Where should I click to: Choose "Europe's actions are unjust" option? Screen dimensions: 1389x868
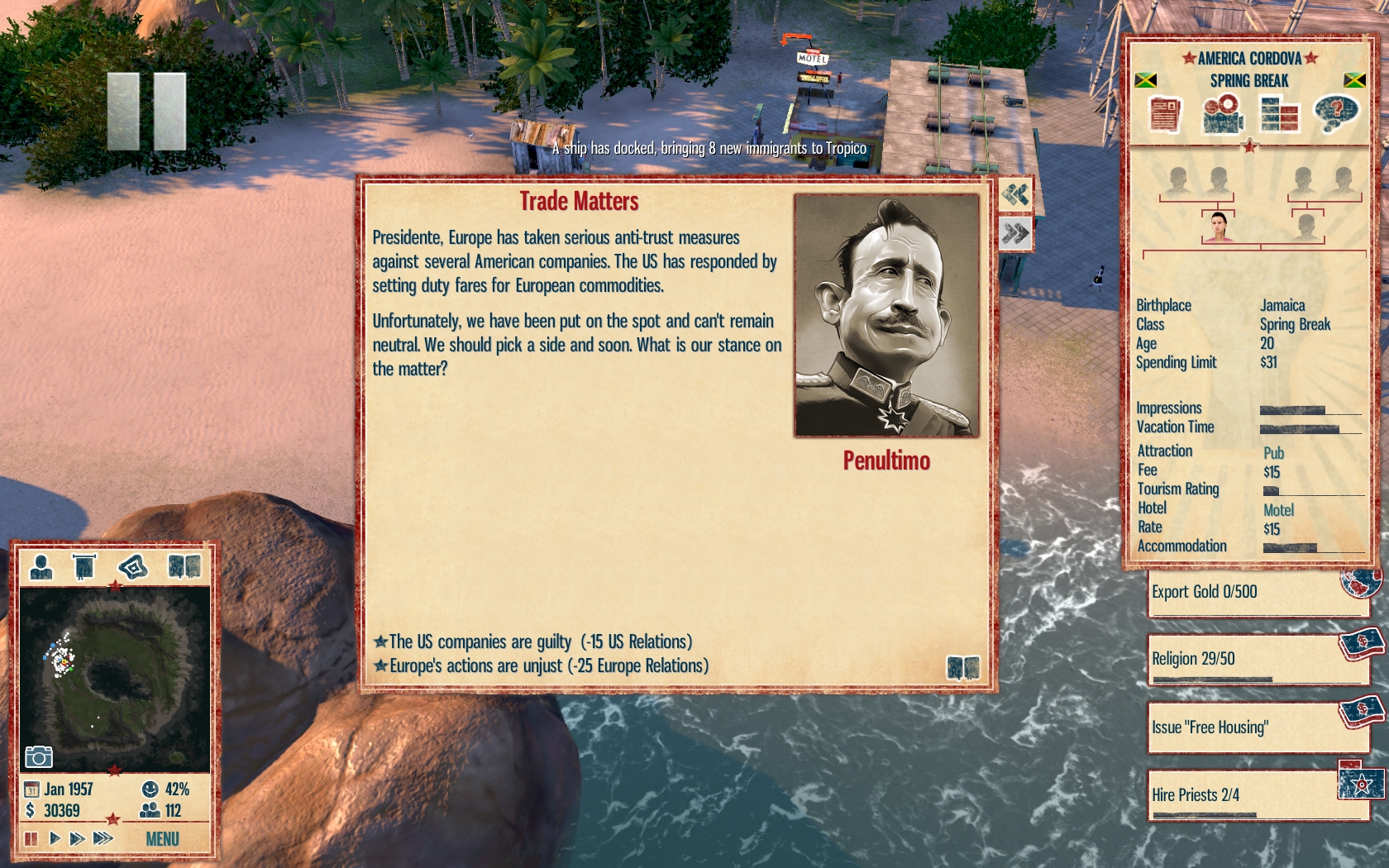(548, 665)
